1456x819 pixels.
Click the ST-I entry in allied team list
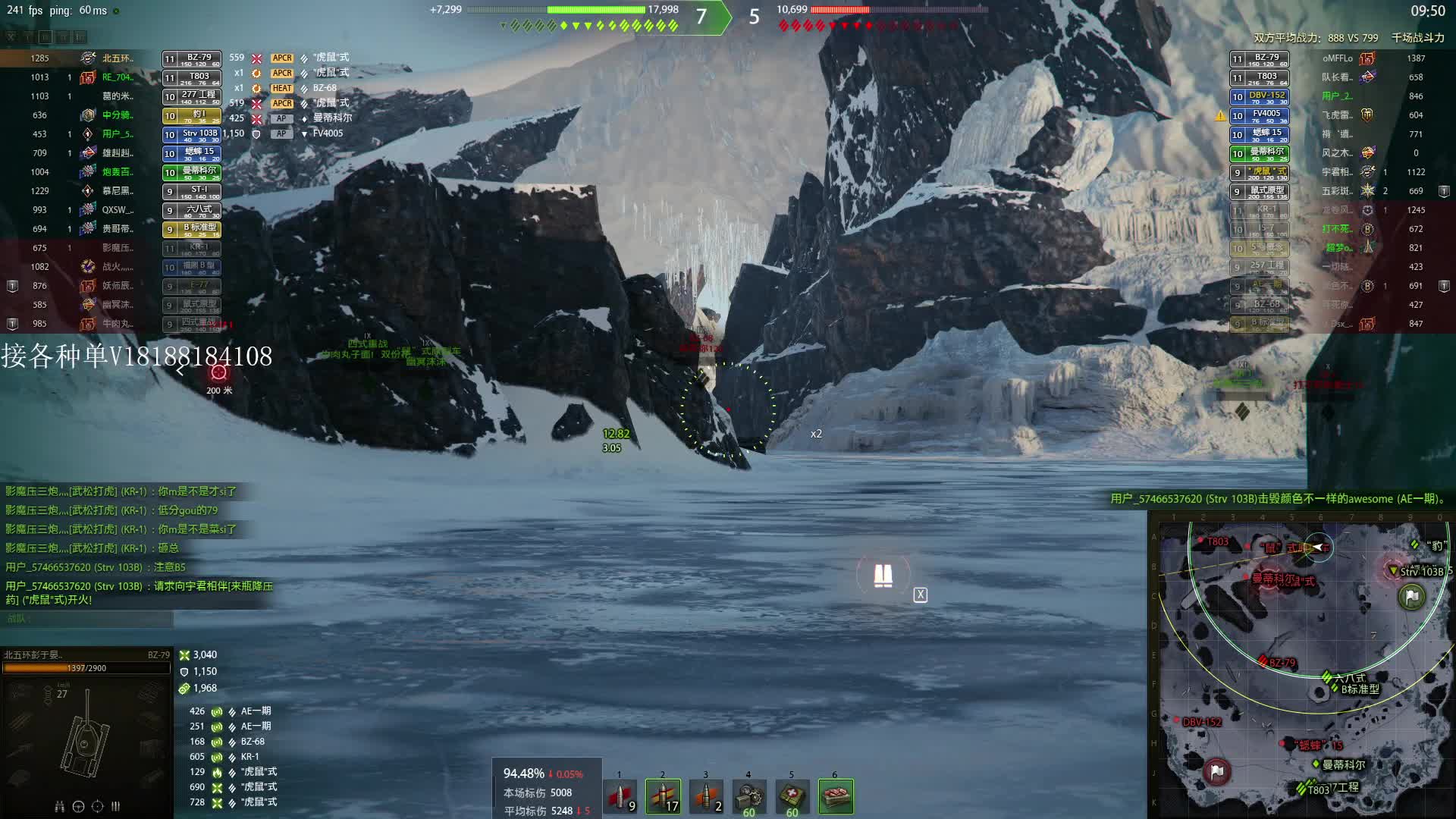(191, 191)
